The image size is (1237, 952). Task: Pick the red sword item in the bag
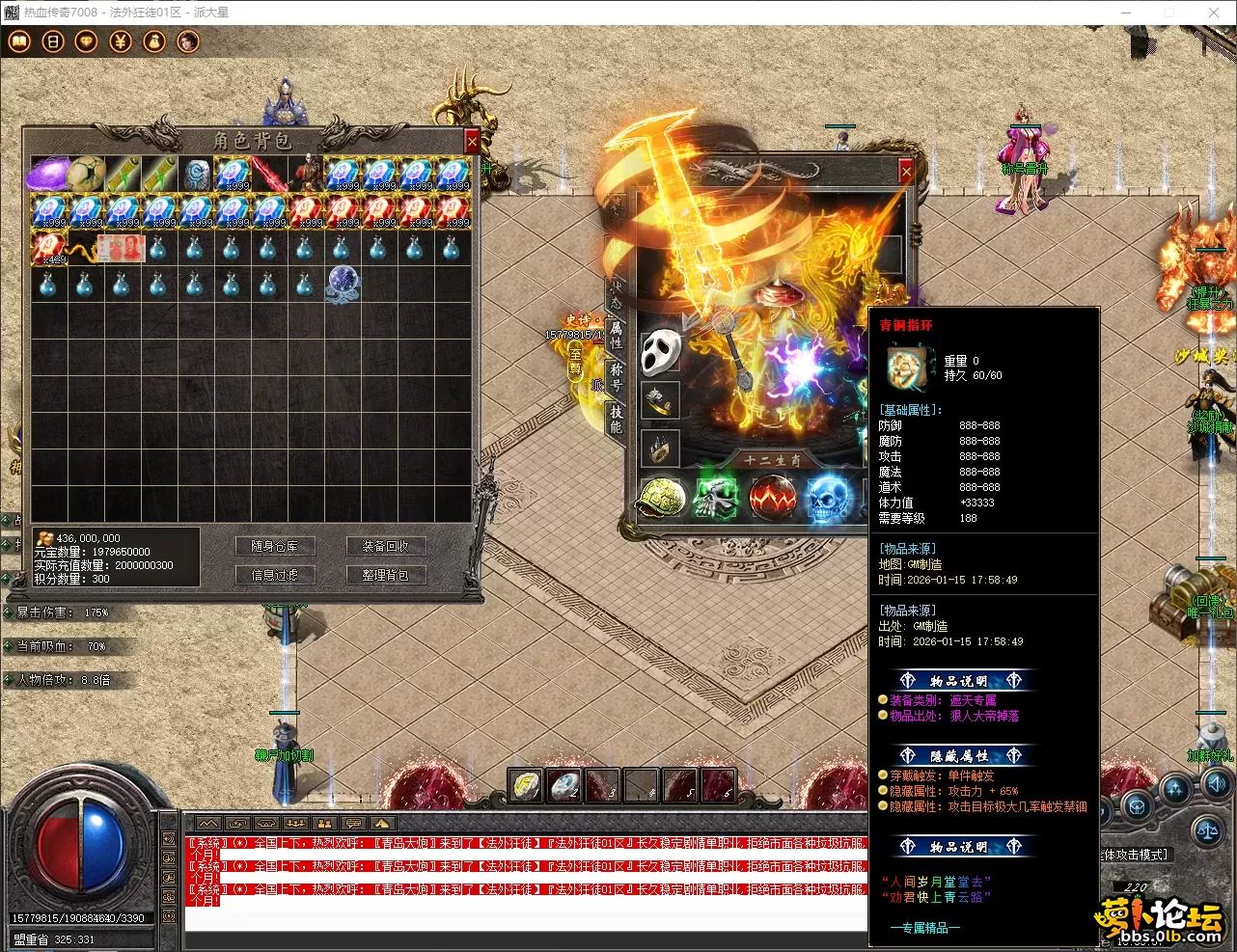point(268,174)
